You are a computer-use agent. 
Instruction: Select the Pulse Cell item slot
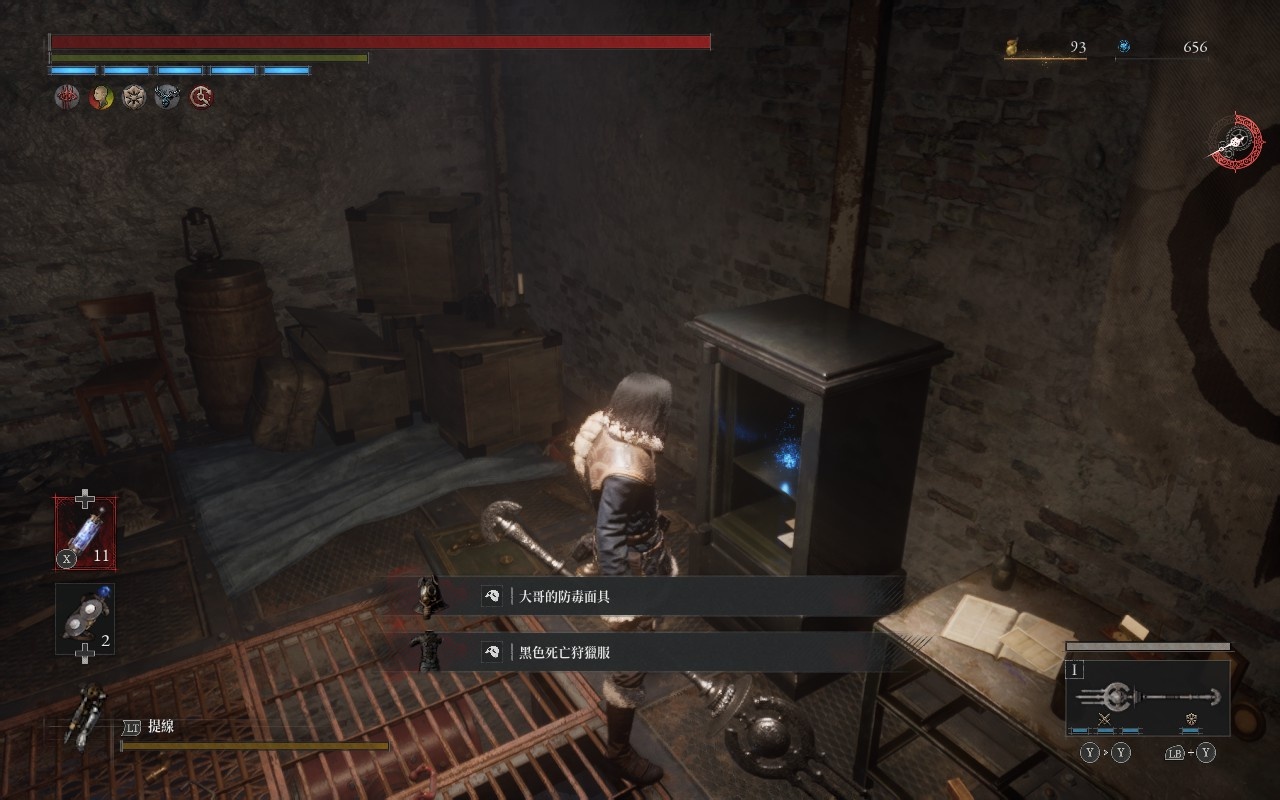pos(85,533)
